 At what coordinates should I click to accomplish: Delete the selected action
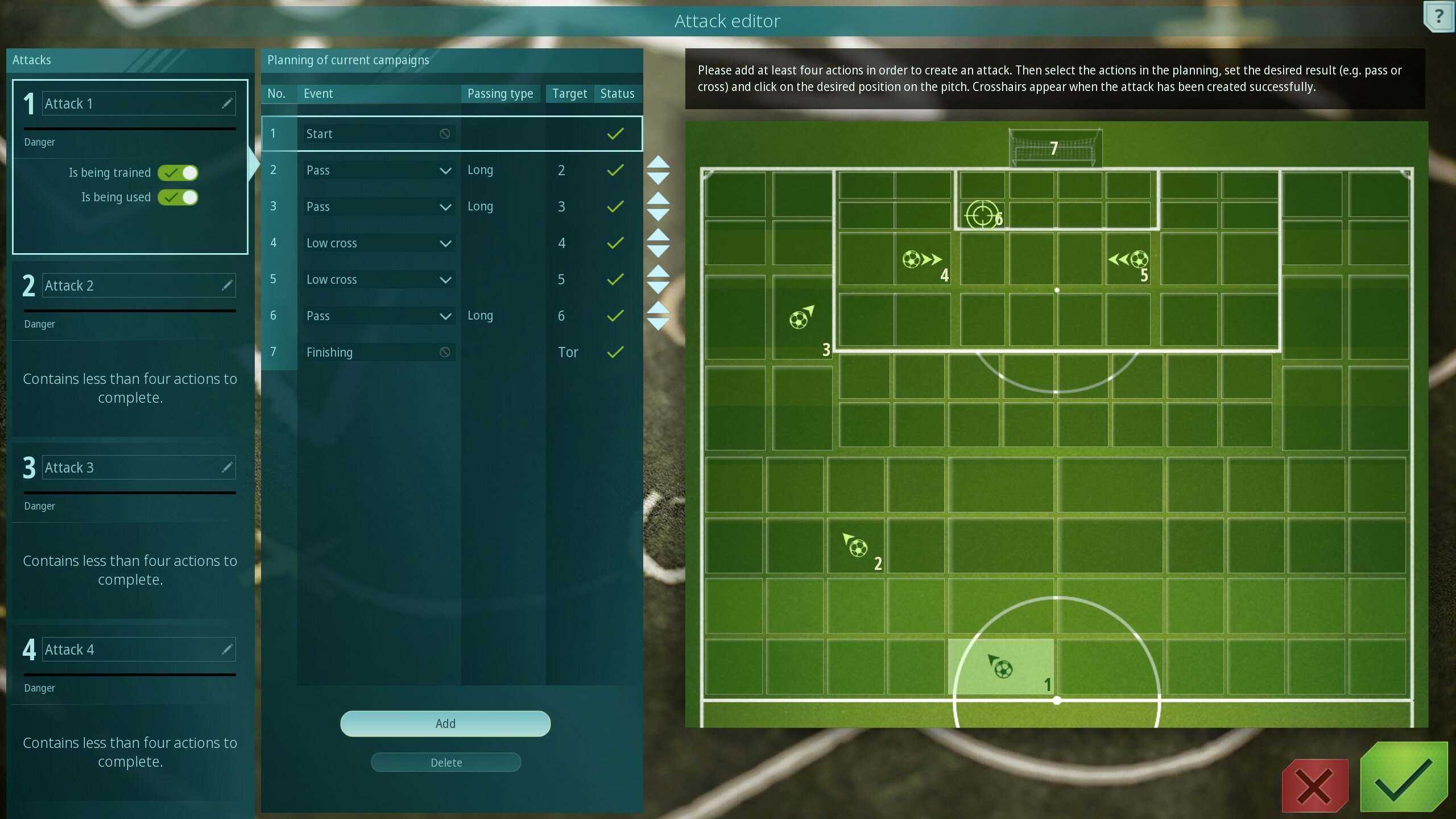click(445, 762)
